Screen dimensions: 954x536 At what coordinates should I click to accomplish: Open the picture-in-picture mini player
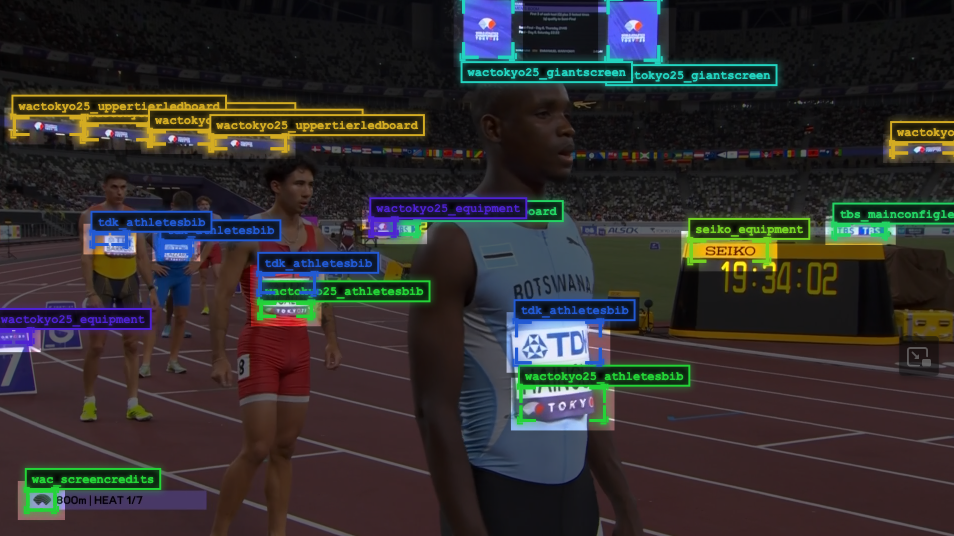click(x=917, y=357)
